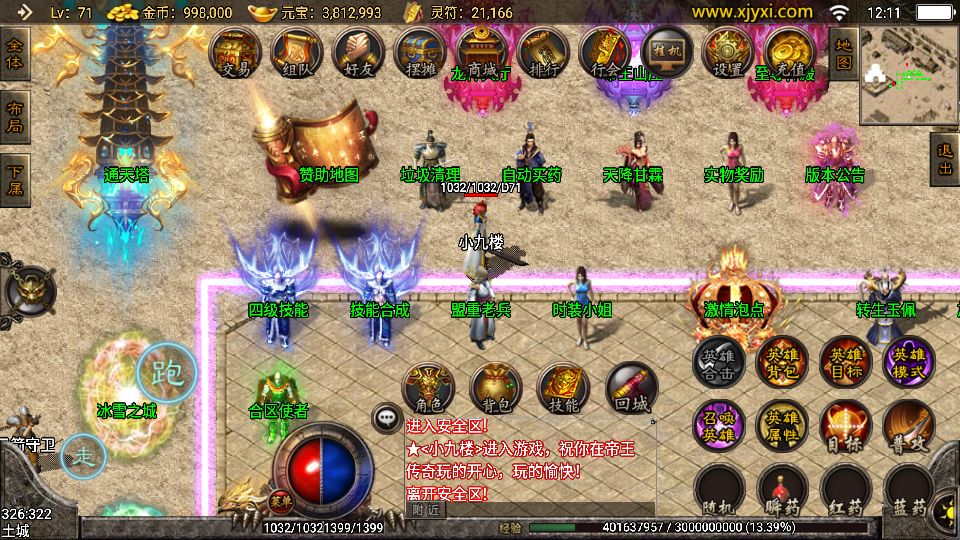Use the 回城 return-to-town scroll
This screenshot has height=540, width=960.
pos(632,388)
